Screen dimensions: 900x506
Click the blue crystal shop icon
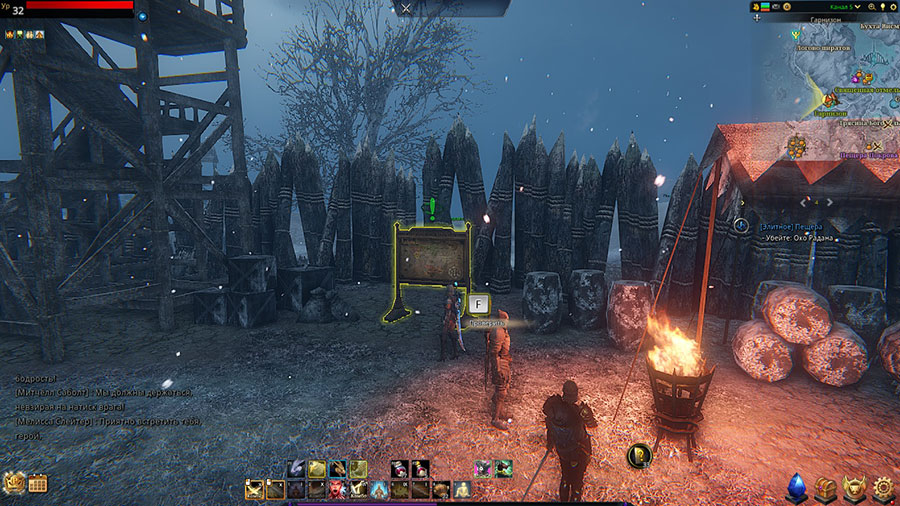[798, 488]
